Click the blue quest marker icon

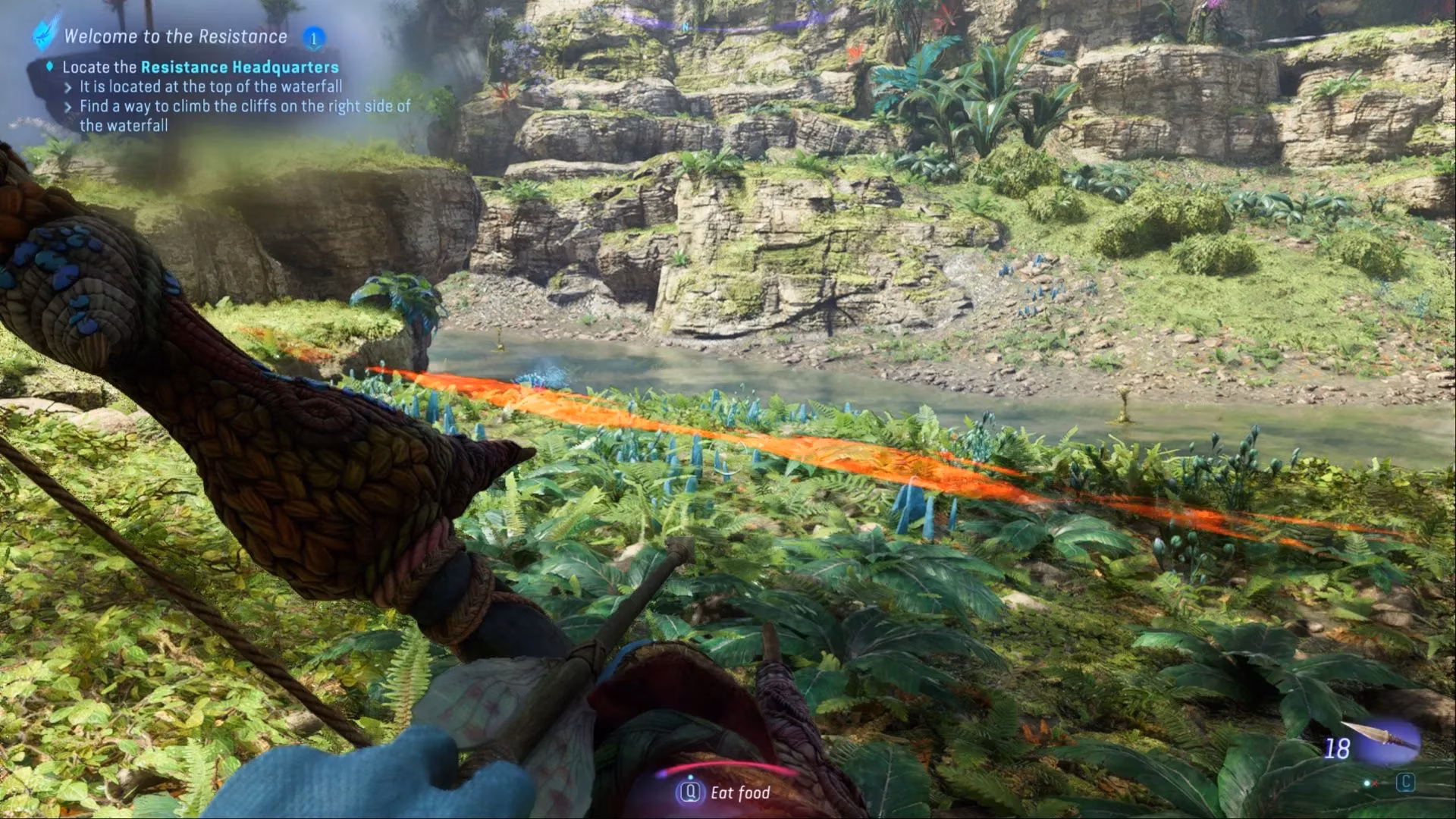point(45,34)
